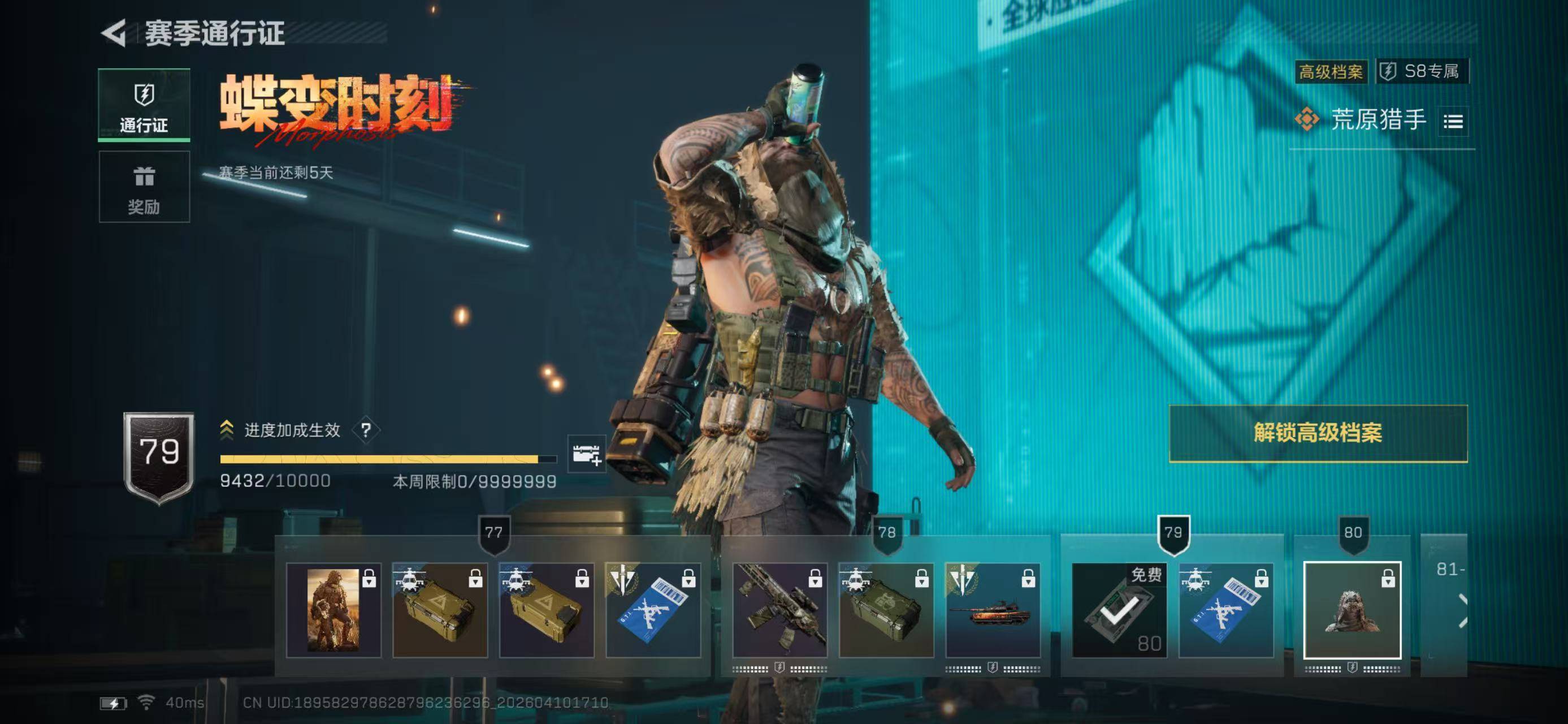Screen dimensions: 1568x724
Task: Select the S8专属 exclusive tag
Action: point(1422,71)
